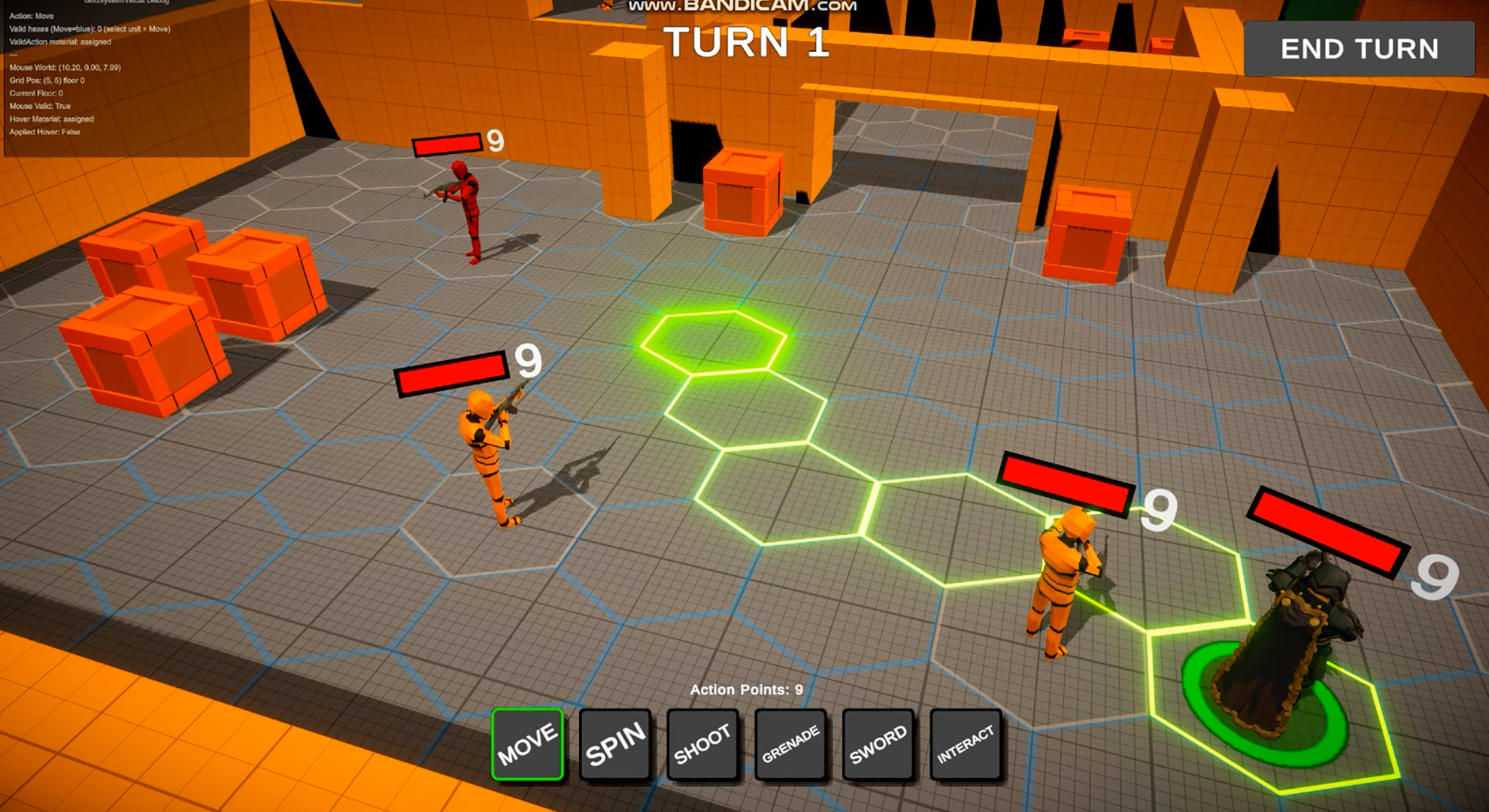This screenshot has height=812, width=1489.
Task: Click the END TURN button
Action: (1359, 49)
